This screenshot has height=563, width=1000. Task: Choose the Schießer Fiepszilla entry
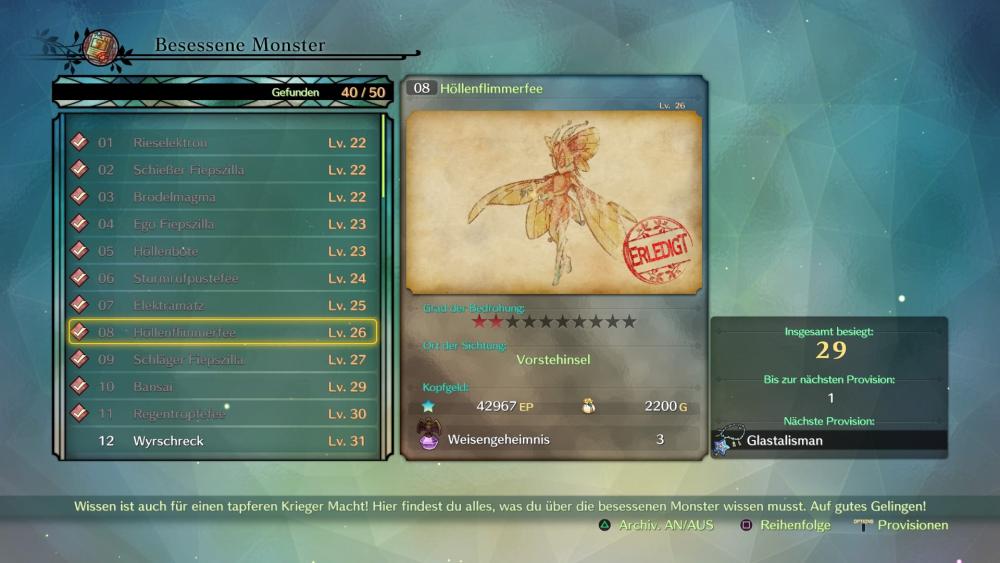click(222, 170)
